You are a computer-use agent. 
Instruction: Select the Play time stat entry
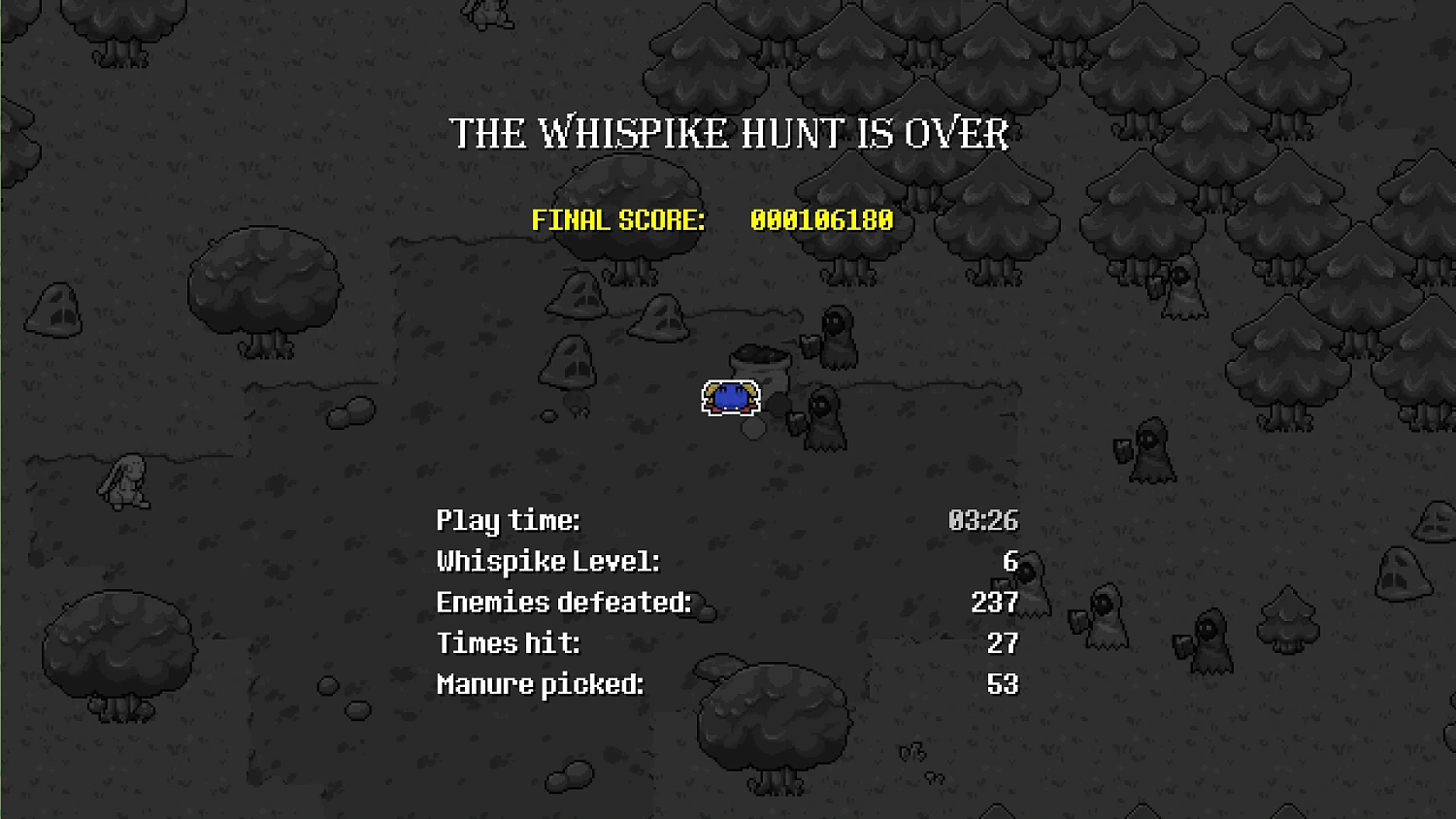tap(509, 521)
